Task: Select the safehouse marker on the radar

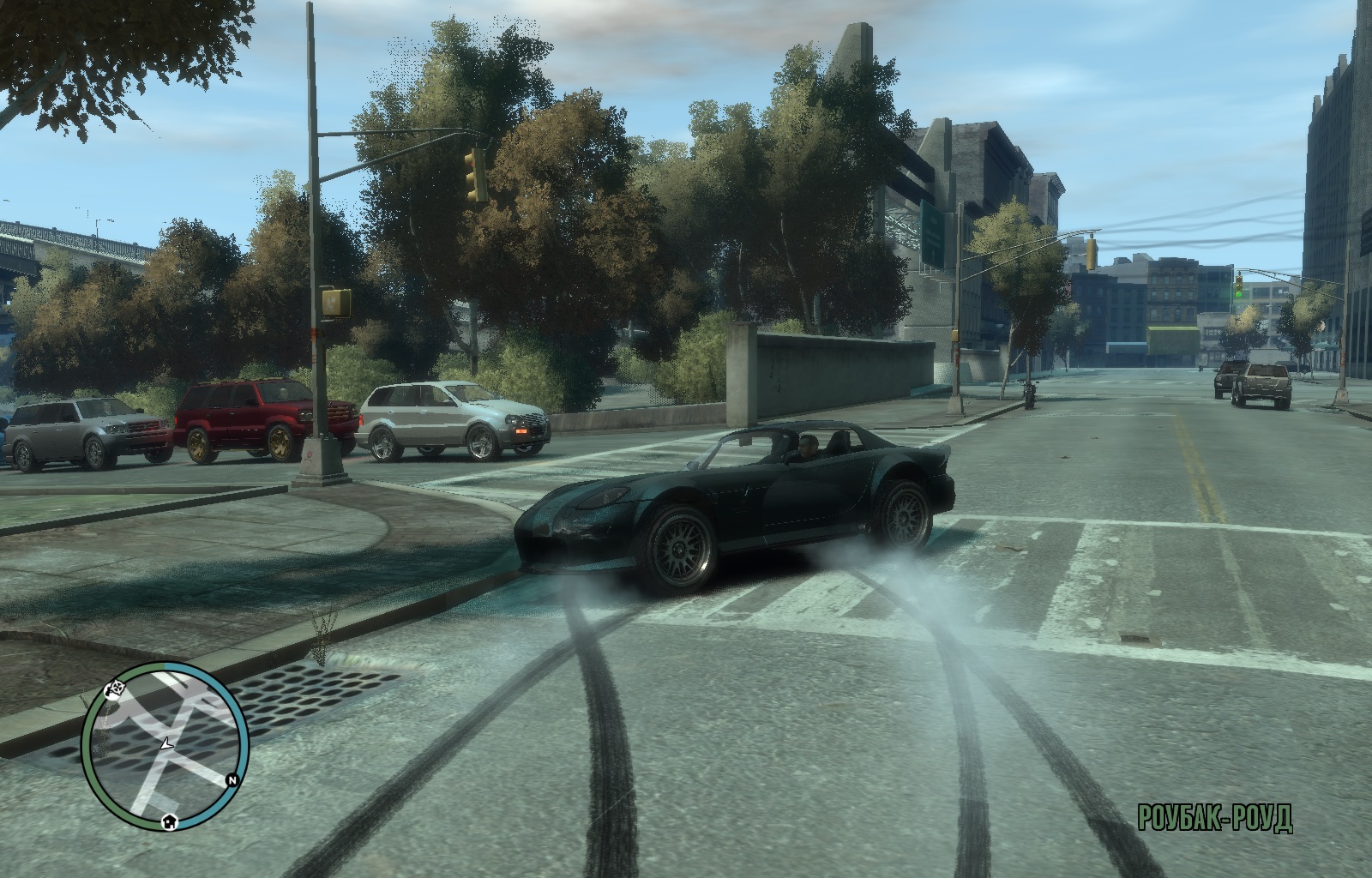Action: click(x=170, y=821)
